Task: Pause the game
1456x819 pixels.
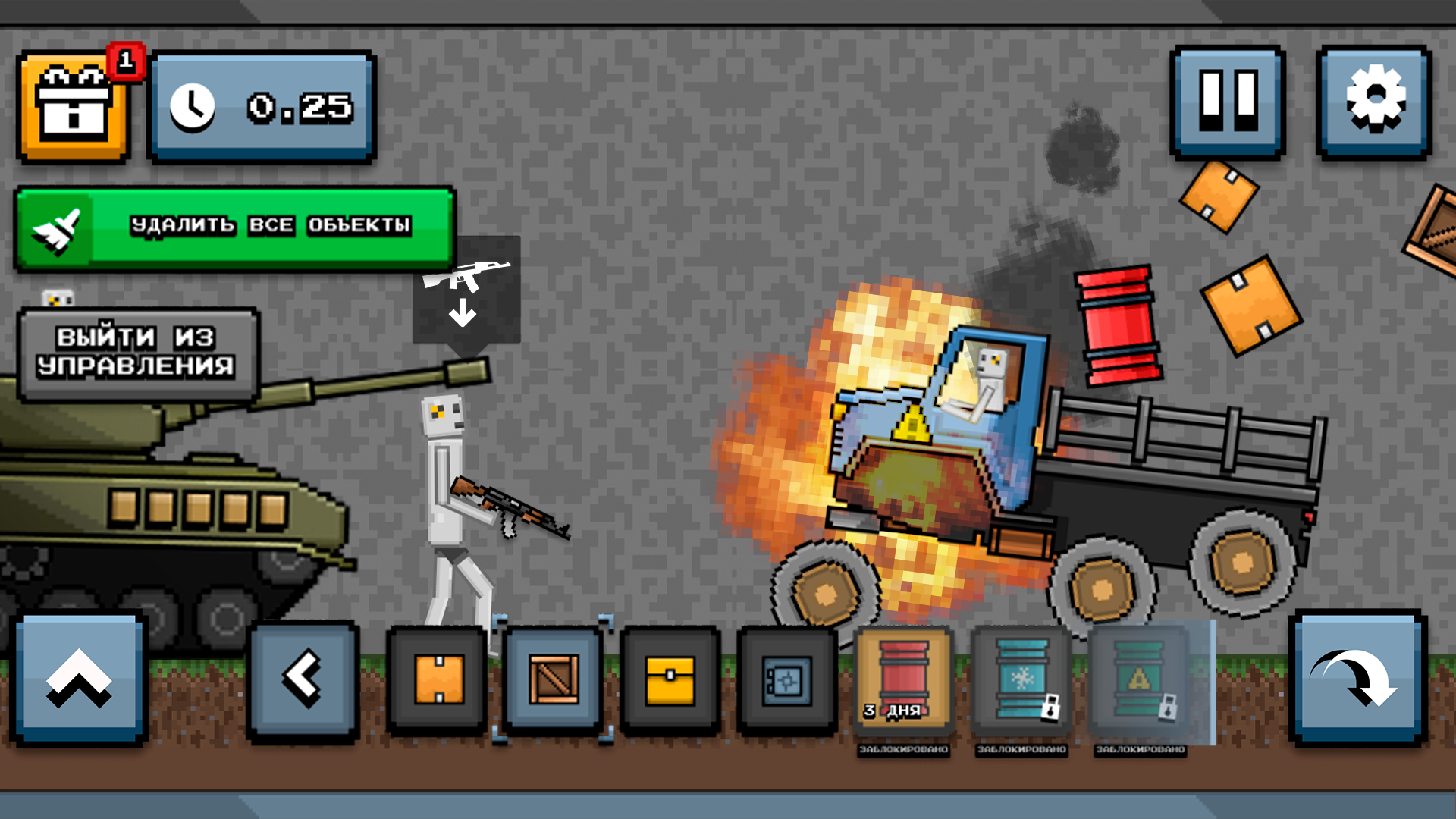Action: pyautogui.click(x=1227, y=101)
